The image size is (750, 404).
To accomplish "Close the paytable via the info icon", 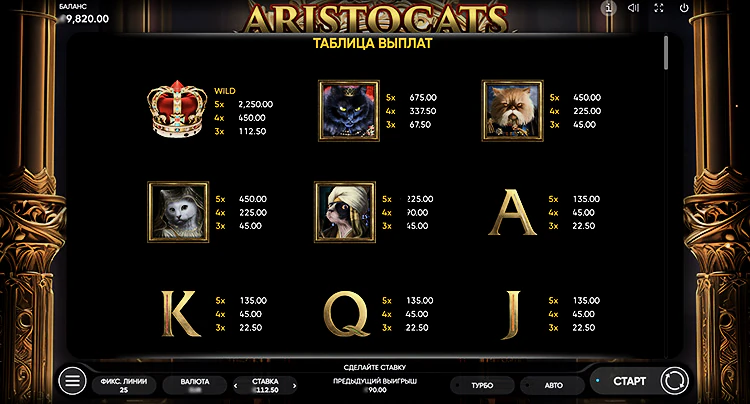I will click(x=608, y=8).
